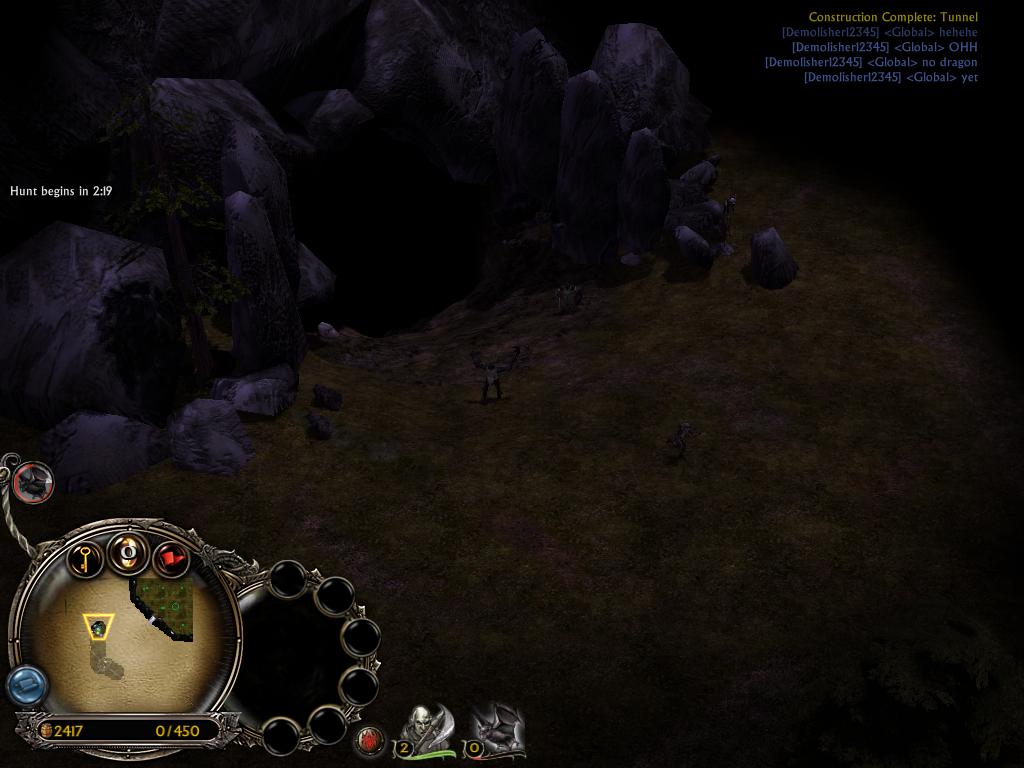
Task: Open the golden key options button
Action: click(85, 556)
